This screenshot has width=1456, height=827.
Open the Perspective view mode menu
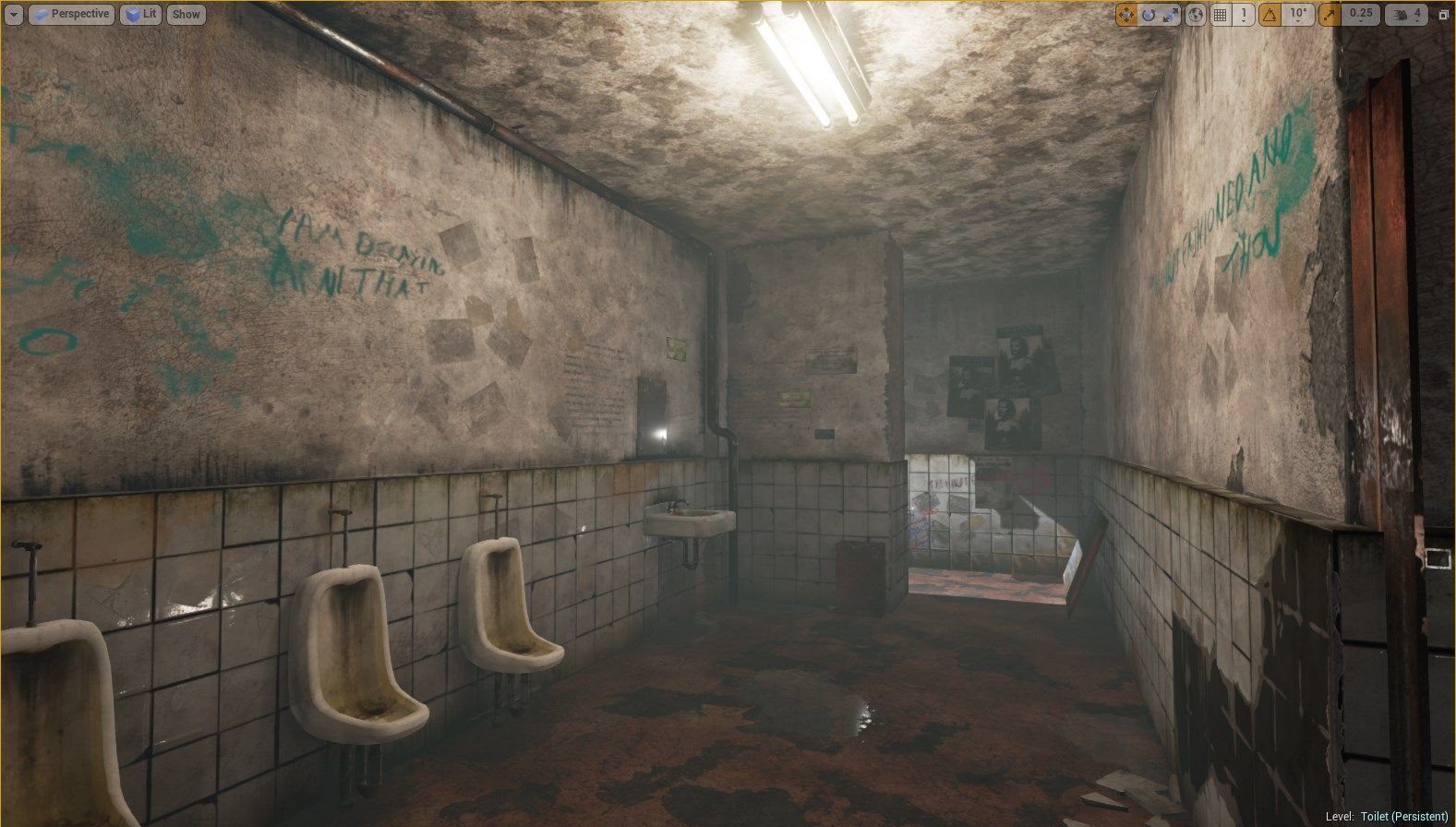(71, 15)
